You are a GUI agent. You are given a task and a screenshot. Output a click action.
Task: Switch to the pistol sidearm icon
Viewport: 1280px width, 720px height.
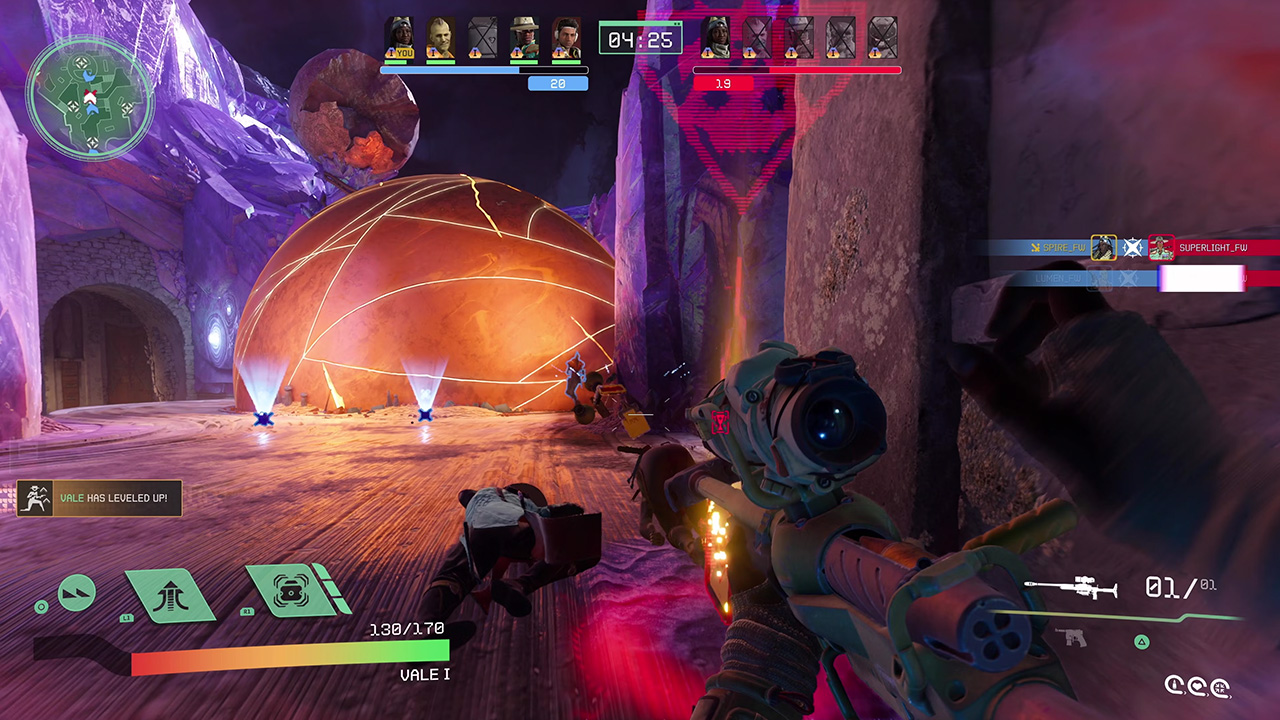[1070, 637]
